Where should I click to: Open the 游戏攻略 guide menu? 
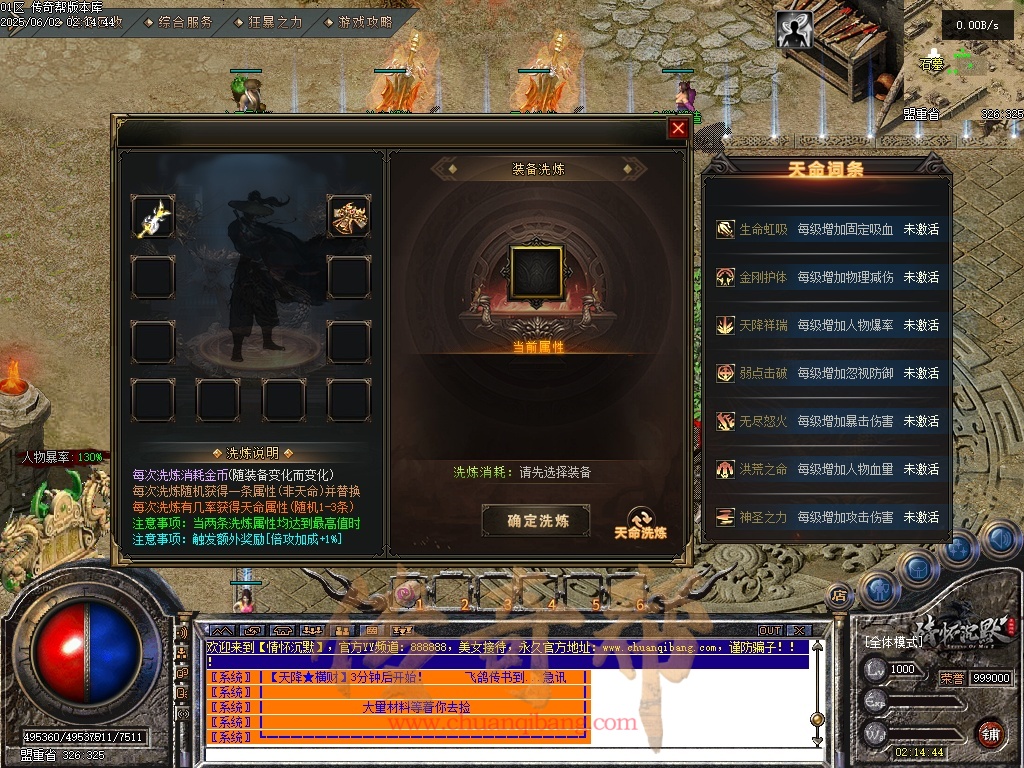(358, 21)
